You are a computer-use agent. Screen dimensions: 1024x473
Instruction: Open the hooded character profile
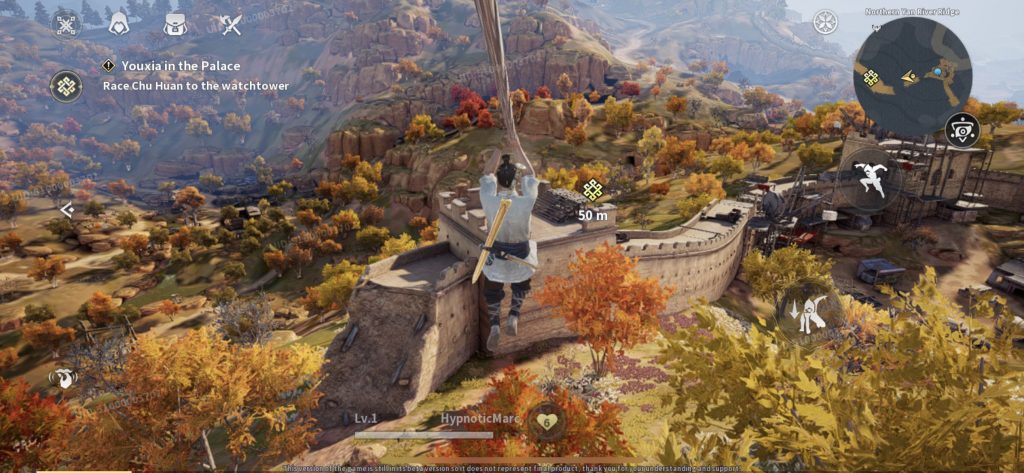118,22
